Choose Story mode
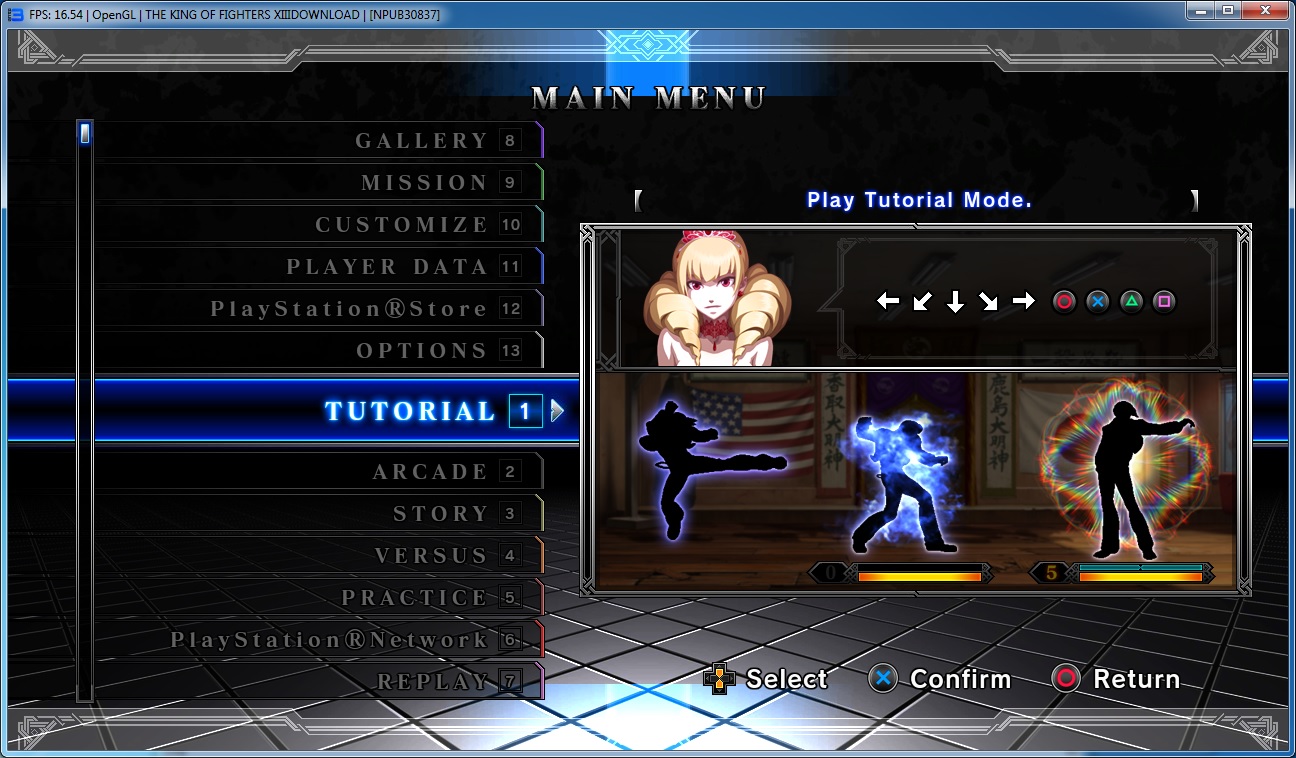This screenshot has height=758, width=1296. 440,514
